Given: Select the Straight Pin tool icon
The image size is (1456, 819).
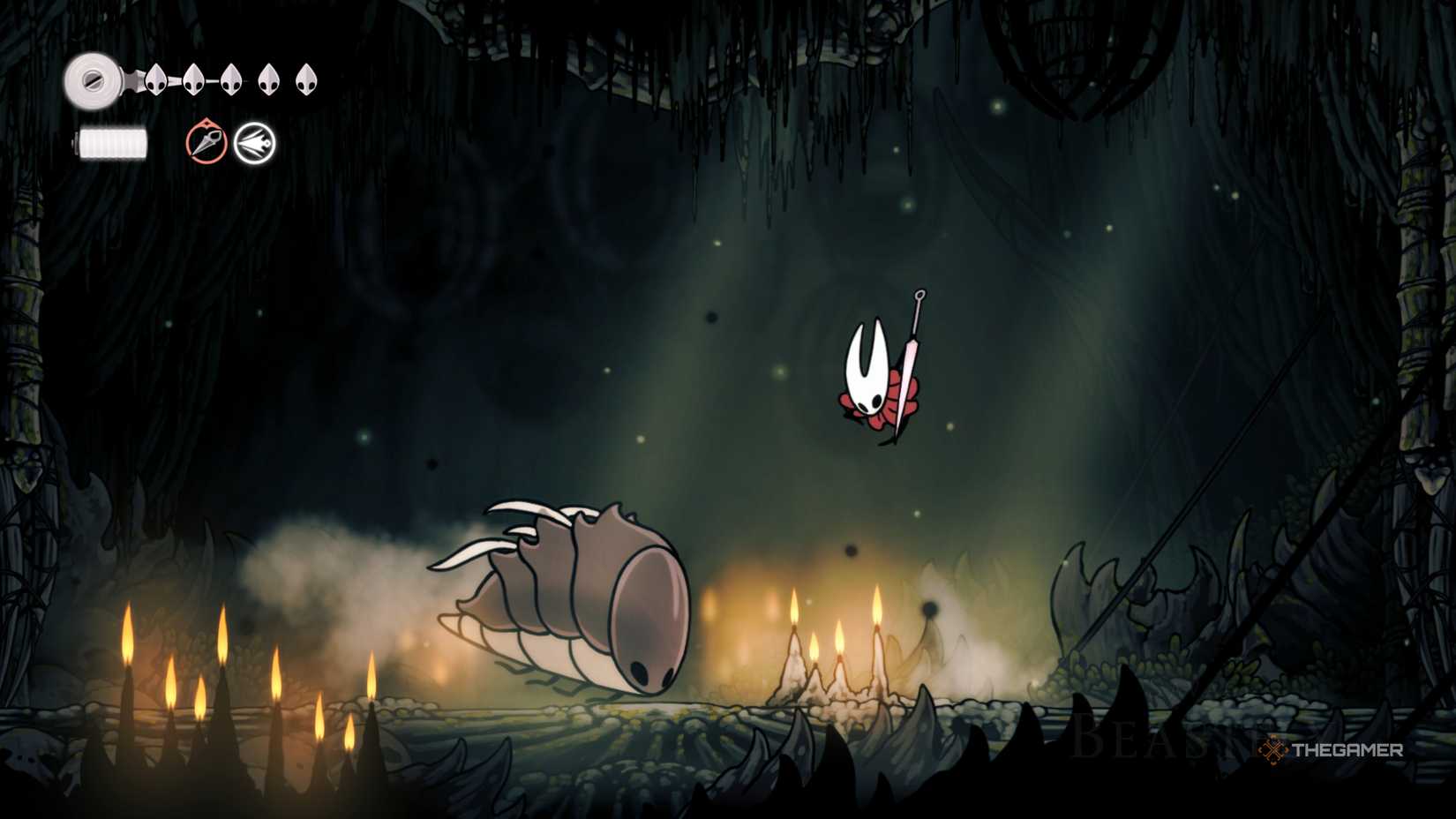Looking at the screenshot, I should coord(205,139).
